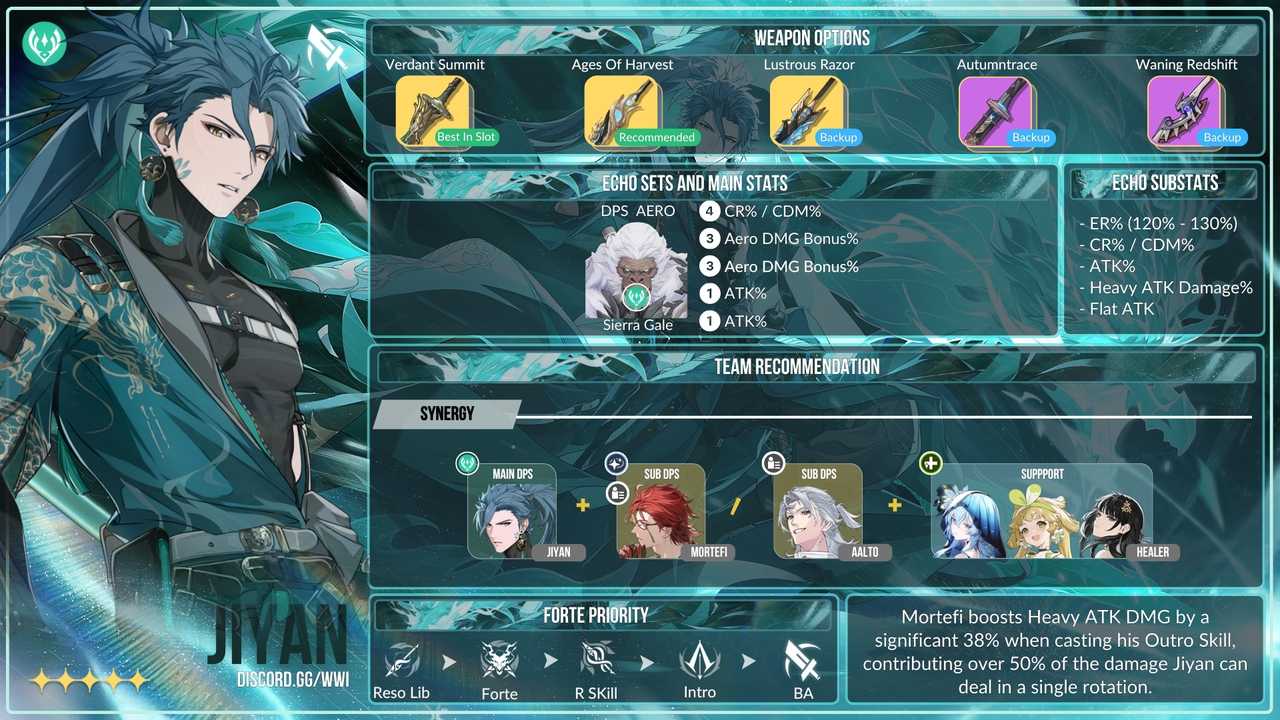Click the blue-haired support character portrait
The image size is (1280, 720).
[x=968, y=522]
